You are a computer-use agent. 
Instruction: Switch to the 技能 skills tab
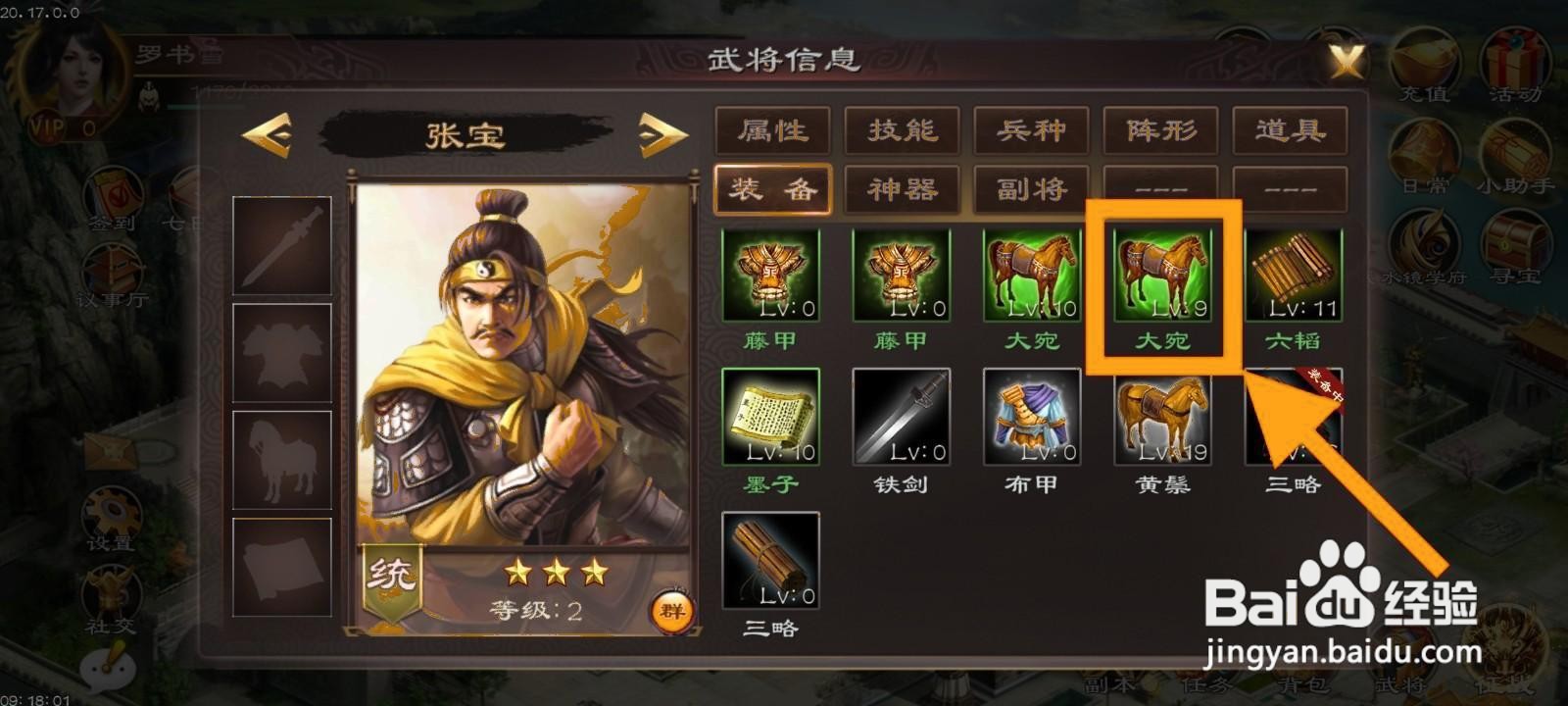point(900,130)
